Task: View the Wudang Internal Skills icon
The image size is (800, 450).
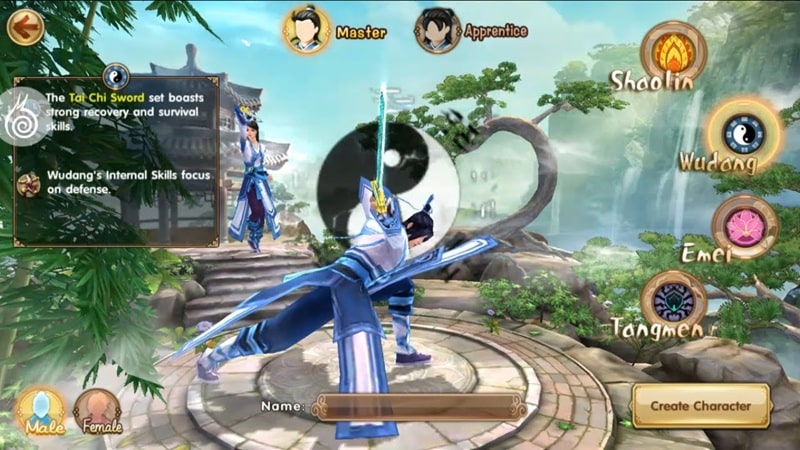Action: pos(30,183)
